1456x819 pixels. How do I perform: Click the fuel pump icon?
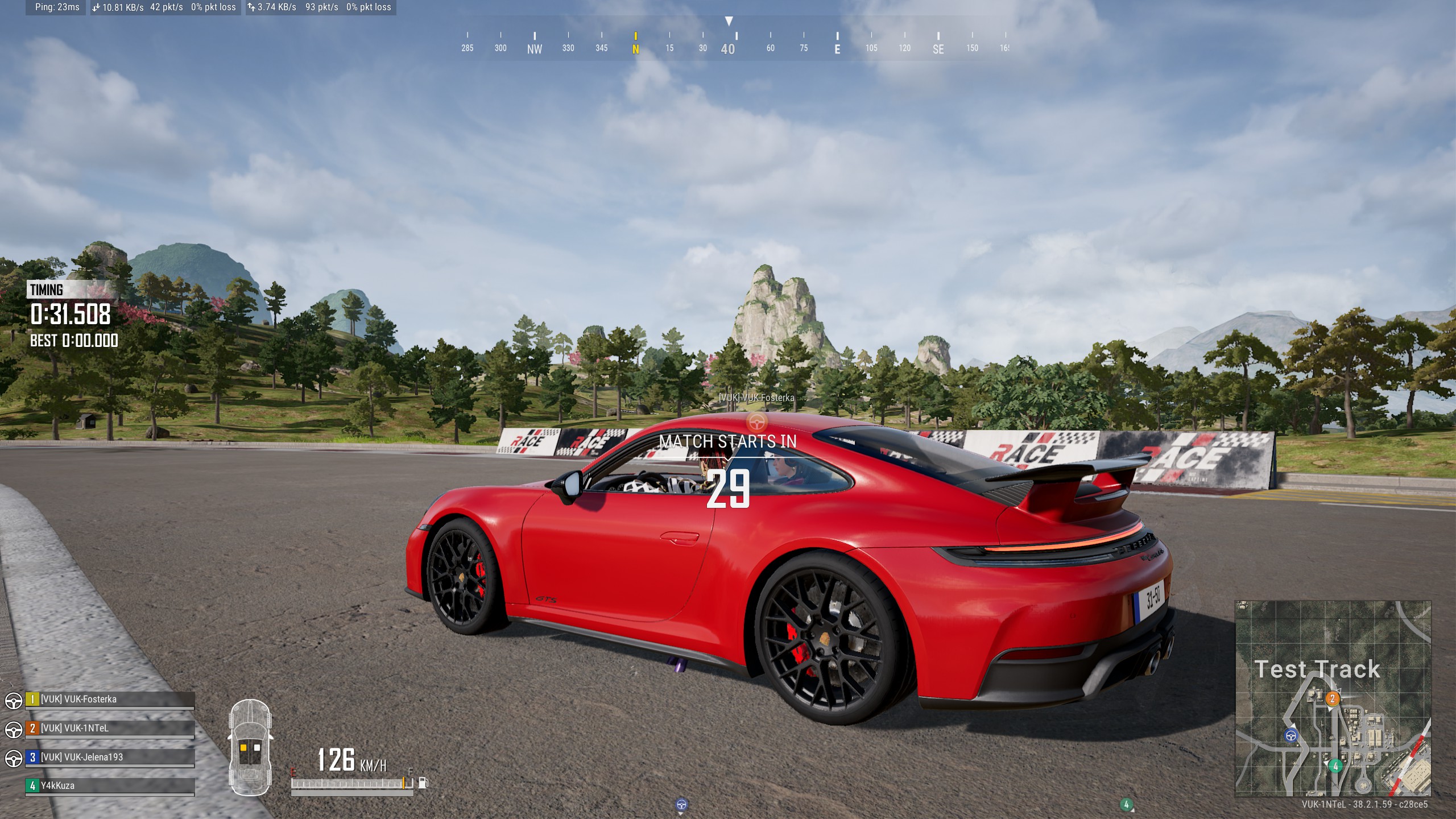pos(423,783)
